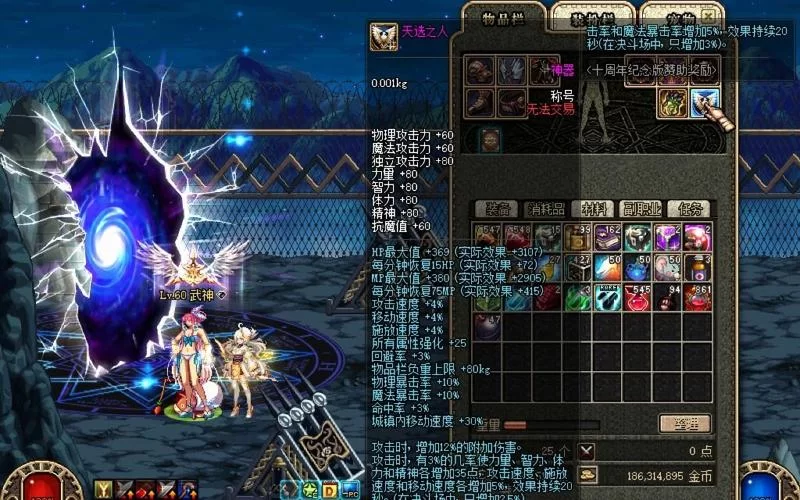Choose the item stack showing 861
Image resolution: width=800 pixels, height=500 pixels.
pos(697,297)
